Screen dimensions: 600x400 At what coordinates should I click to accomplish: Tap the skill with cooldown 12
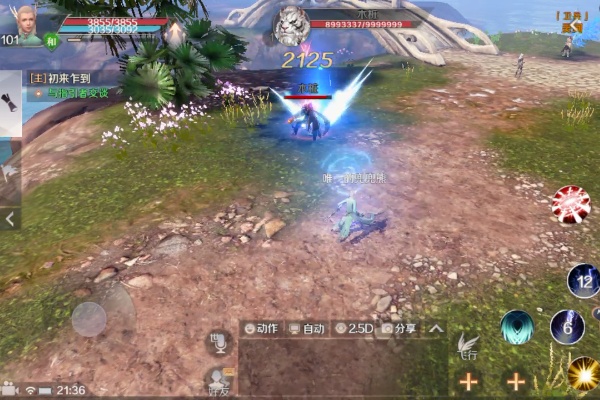[x=583, y=280]
